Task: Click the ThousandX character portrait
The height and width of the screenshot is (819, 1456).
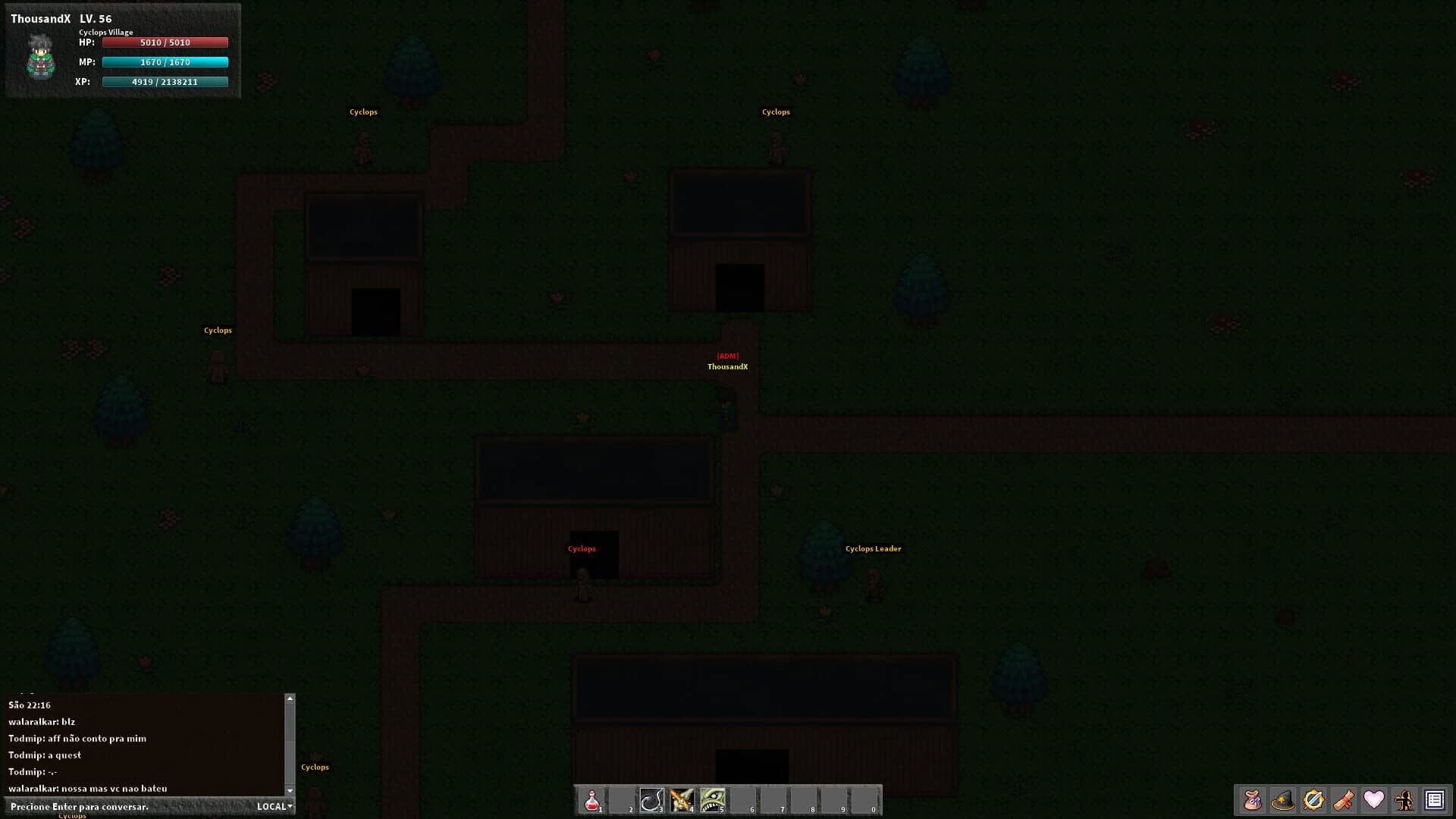Action: (x=39, y=59)
